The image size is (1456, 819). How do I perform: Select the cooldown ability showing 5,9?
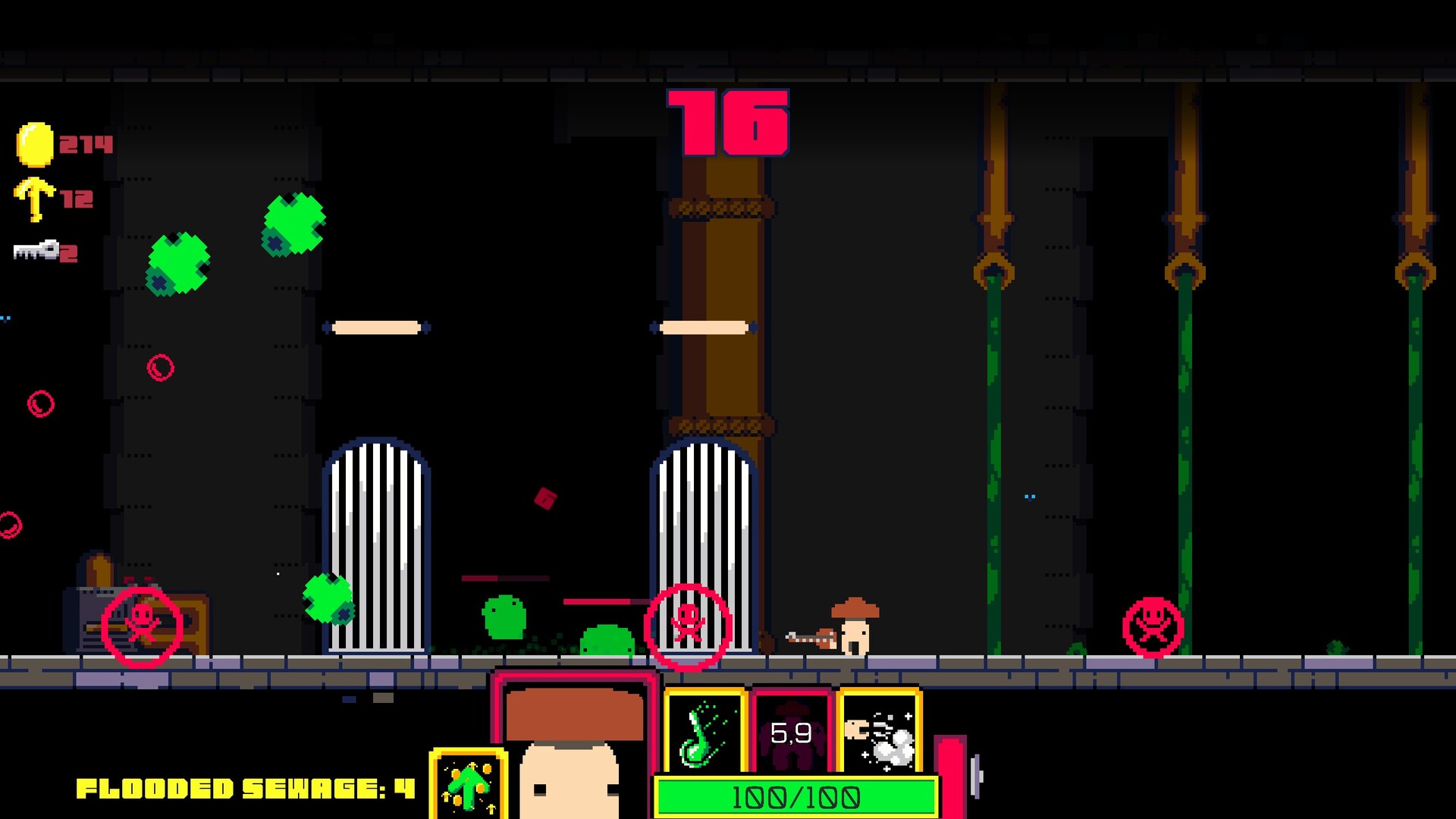[792, 733]
